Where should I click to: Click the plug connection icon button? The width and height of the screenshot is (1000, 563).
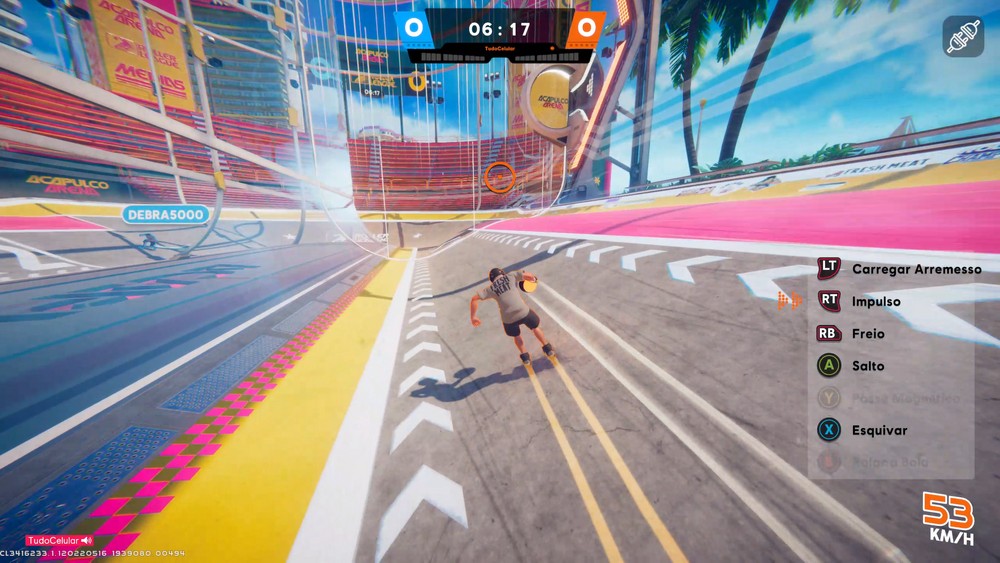click(x=963, y=35)
